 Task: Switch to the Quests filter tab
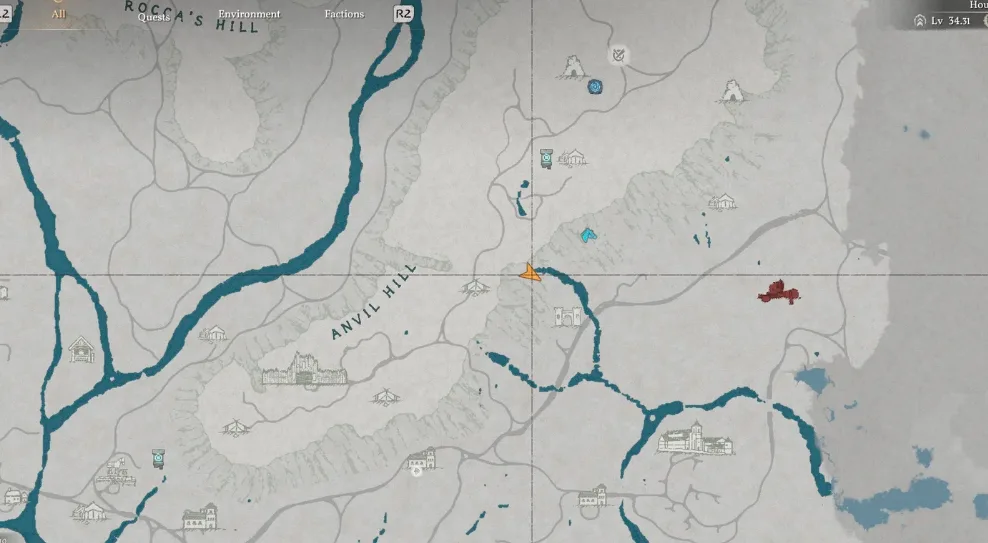coord(153,15)
